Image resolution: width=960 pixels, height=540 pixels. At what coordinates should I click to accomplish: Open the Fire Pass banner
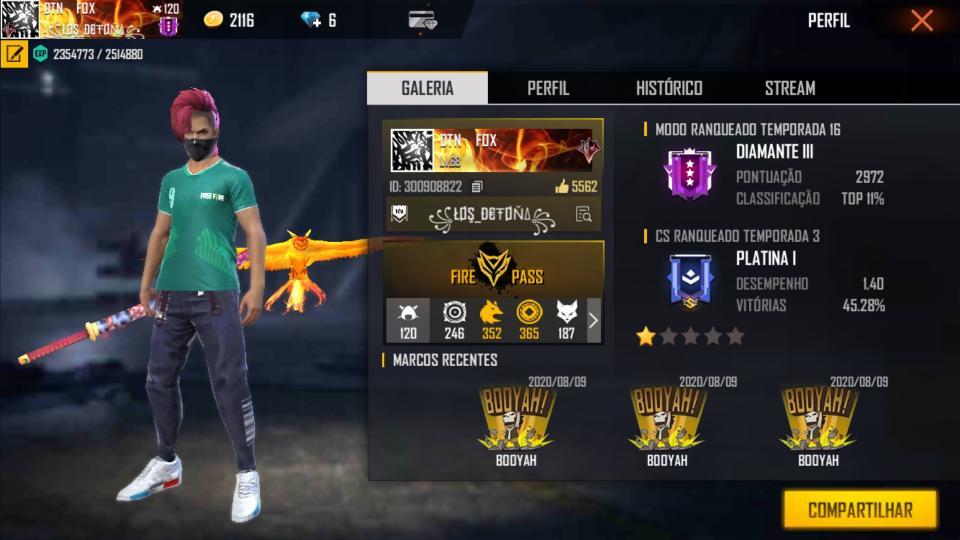tap(493, 267)
